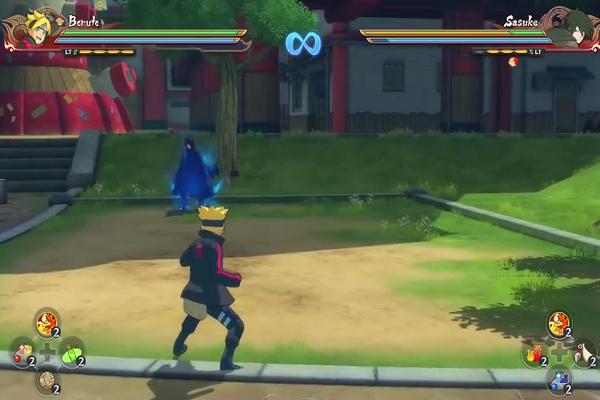Choose Boruto's beige food ball item
The image size is (600, 400).
tap(46, 380)
